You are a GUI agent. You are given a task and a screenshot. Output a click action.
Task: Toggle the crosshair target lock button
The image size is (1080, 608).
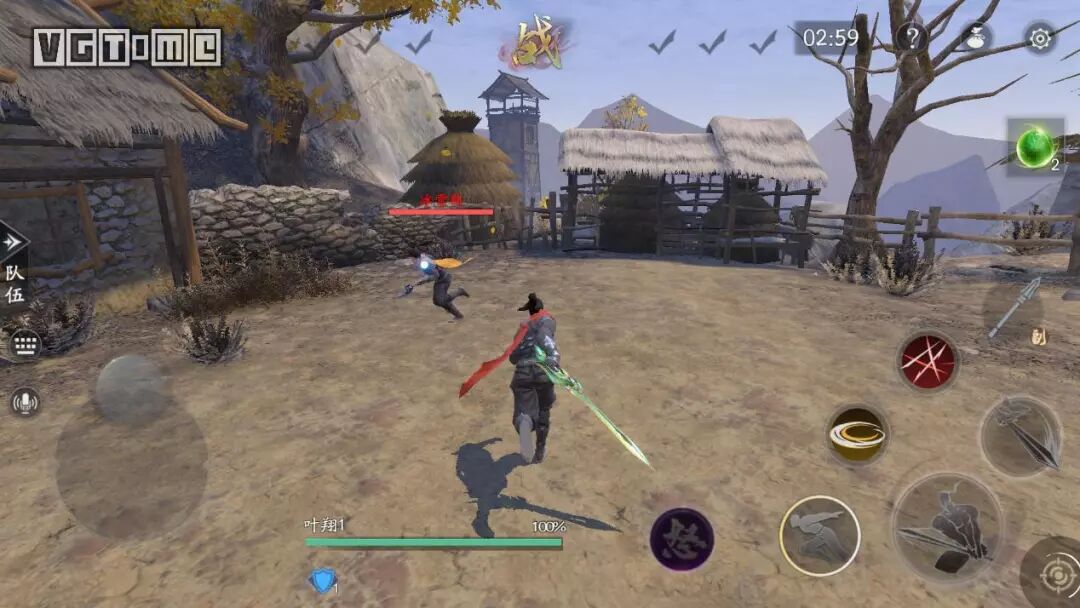[x=1055, y=576]
